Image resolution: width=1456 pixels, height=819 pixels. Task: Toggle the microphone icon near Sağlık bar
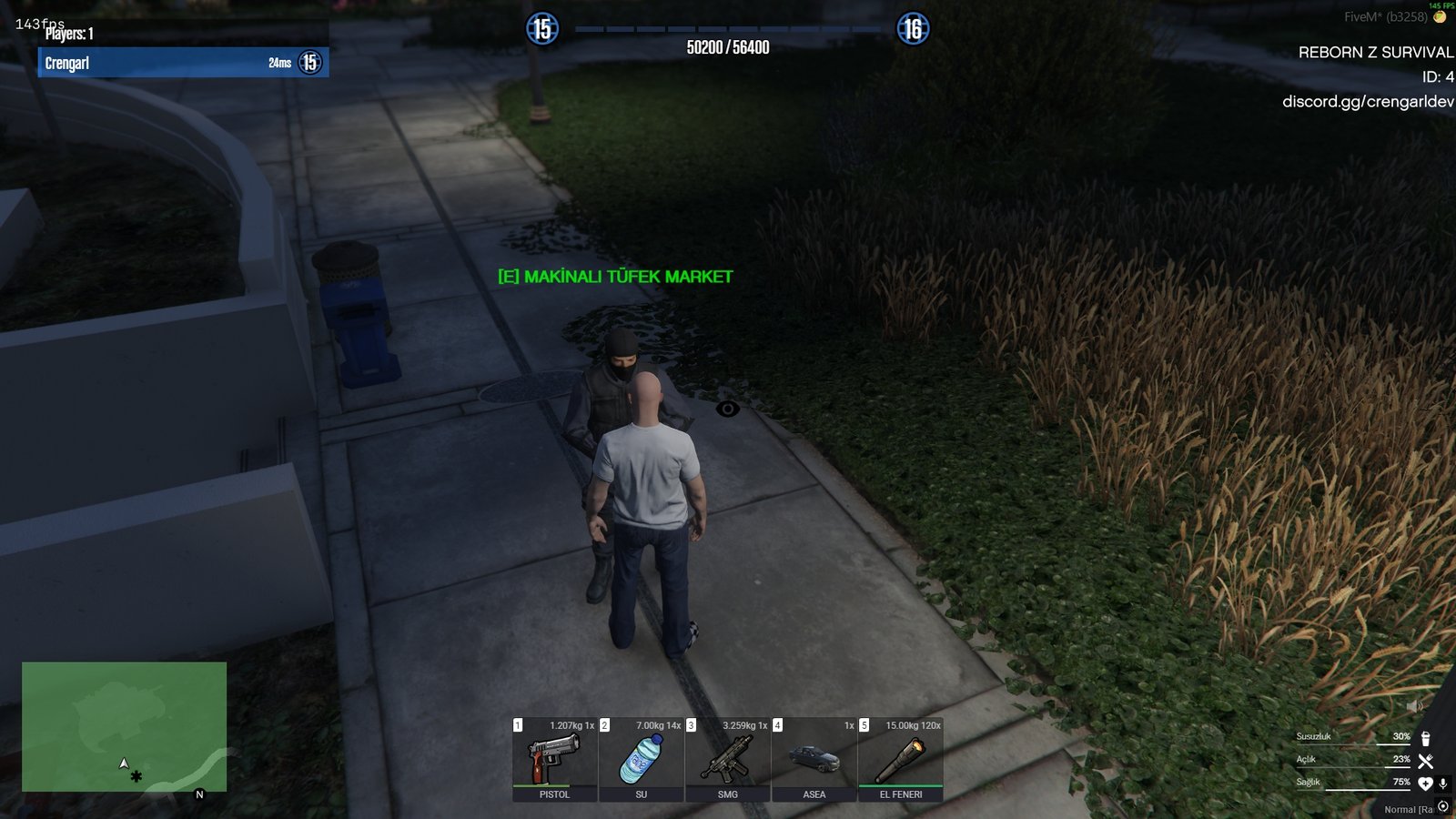click(1443, 784)
